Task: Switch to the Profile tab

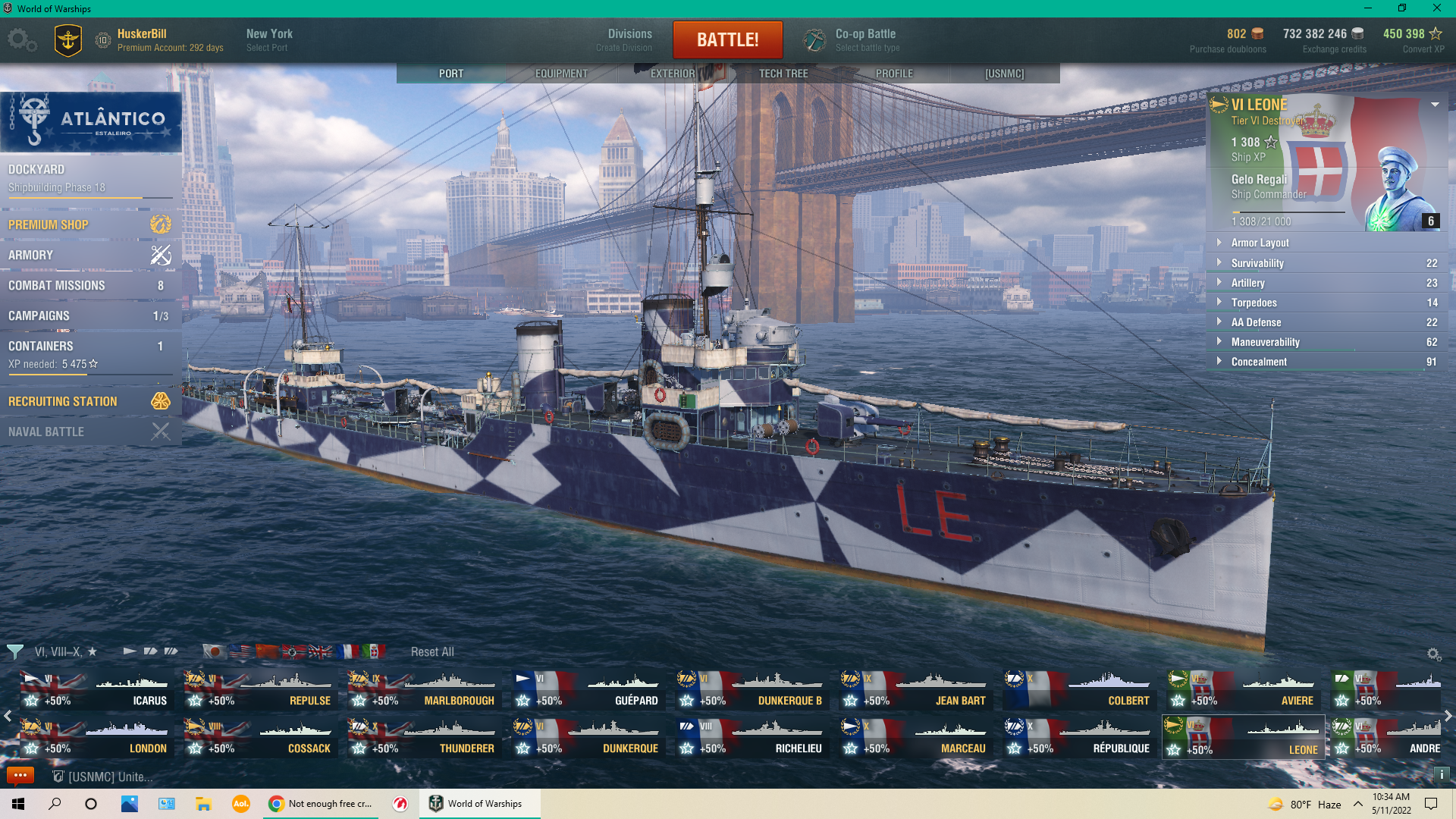Action: (894, 74)
